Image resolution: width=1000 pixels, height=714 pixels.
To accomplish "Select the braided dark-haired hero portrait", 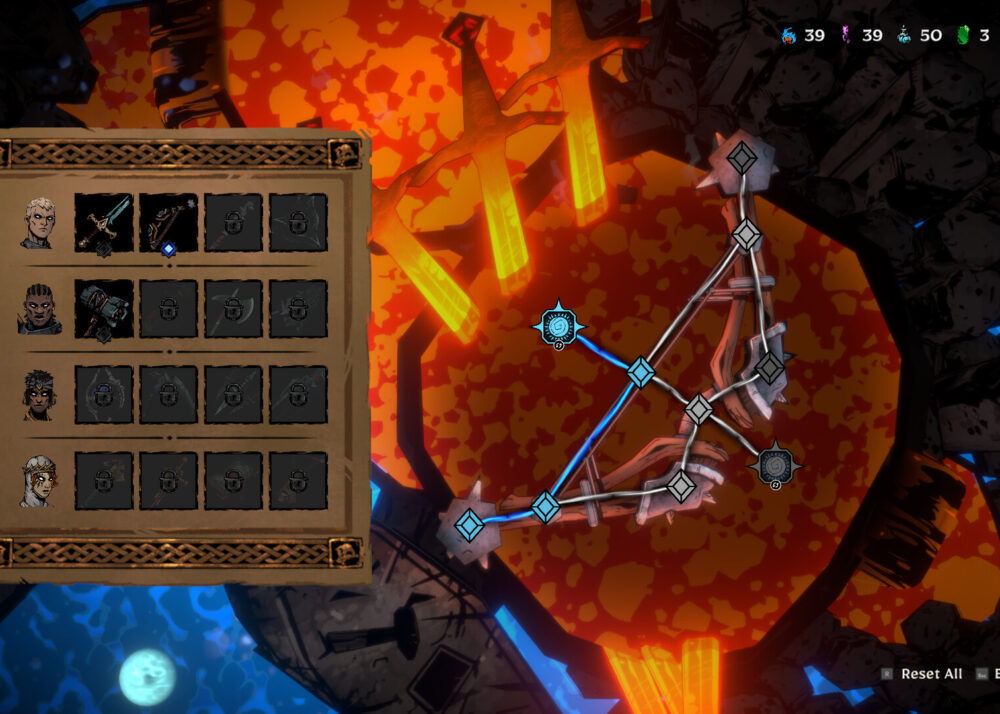I will 40,309.
